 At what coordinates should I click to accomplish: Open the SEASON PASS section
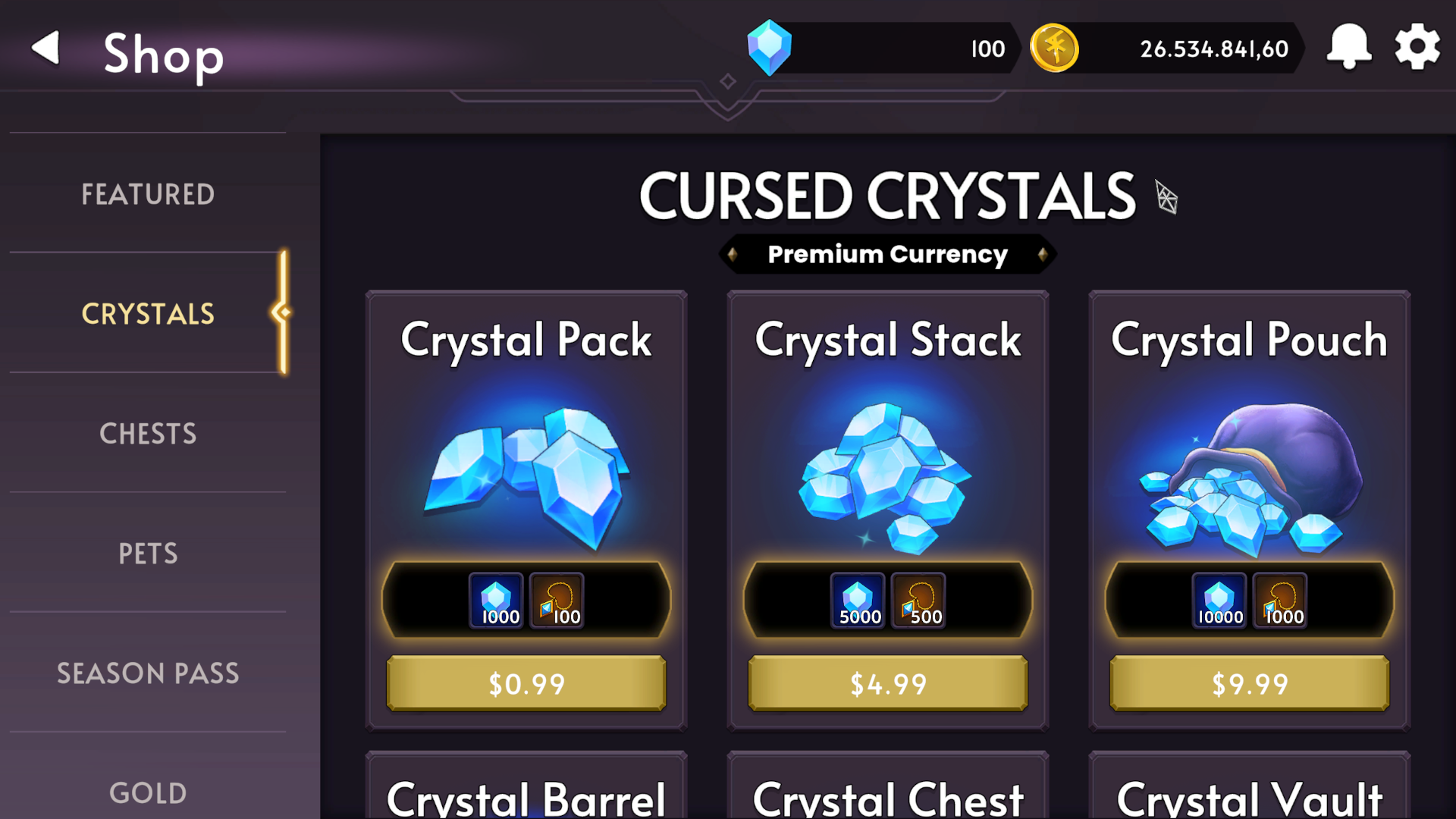pos(148,673)
